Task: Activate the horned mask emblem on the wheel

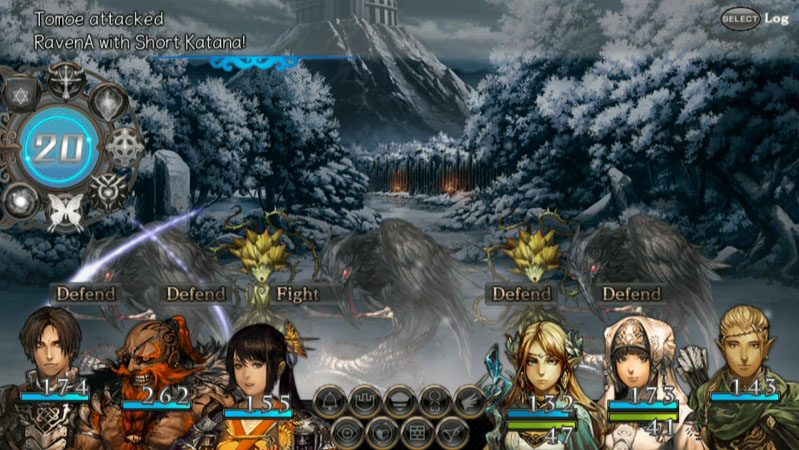Action: (108, 190)
